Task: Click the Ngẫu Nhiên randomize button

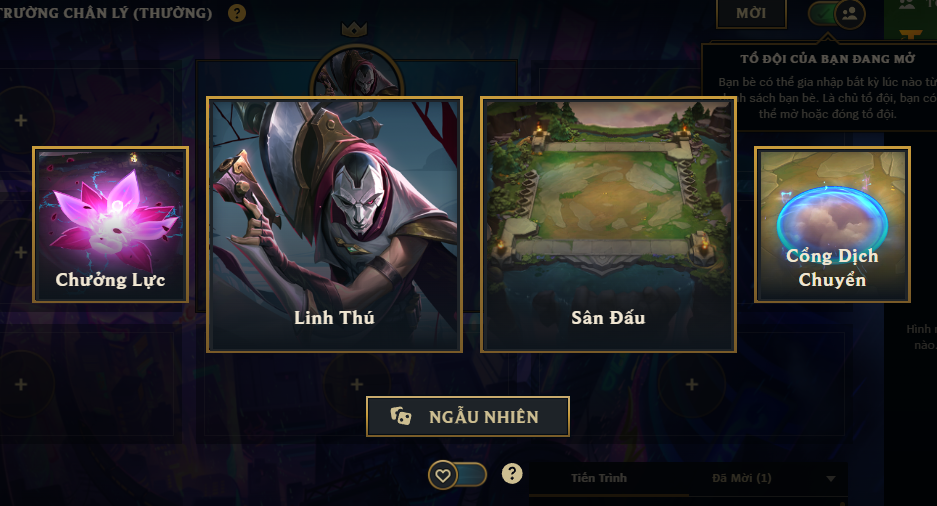Action: click(x=468, y=417)
